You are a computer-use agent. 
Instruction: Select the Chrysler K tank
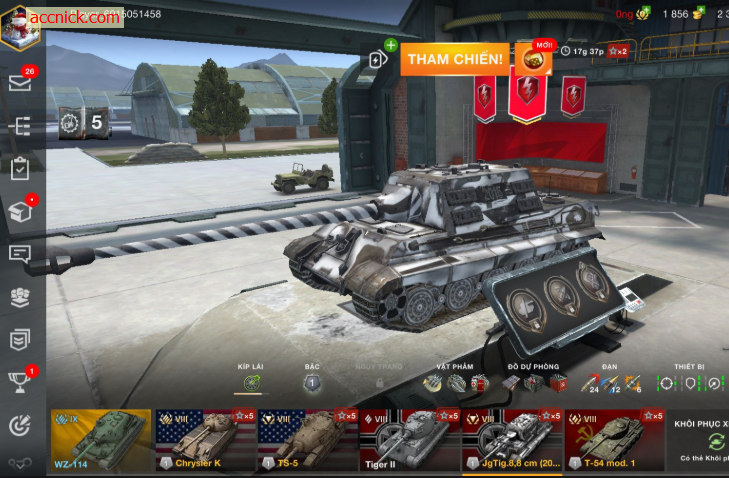(203, 440)
